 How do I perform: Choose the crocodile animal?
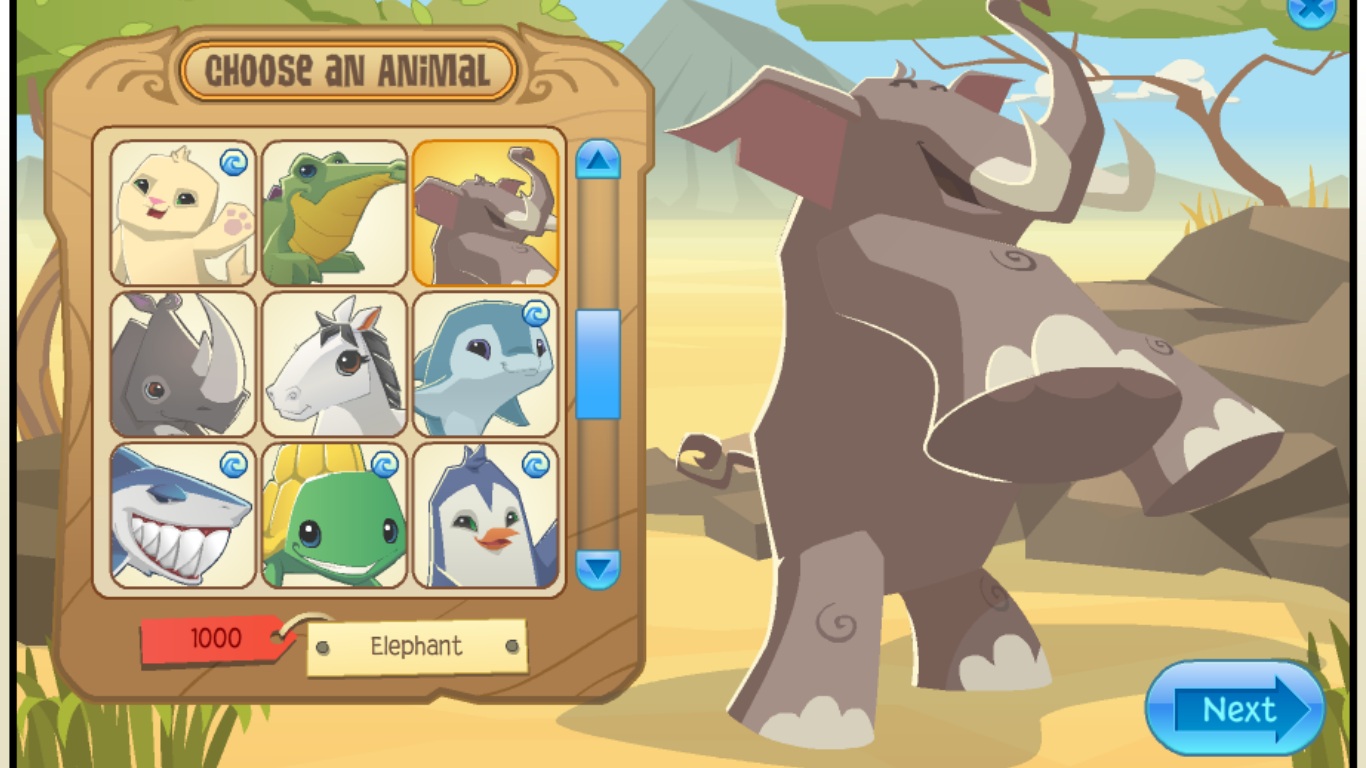point(334,213)
